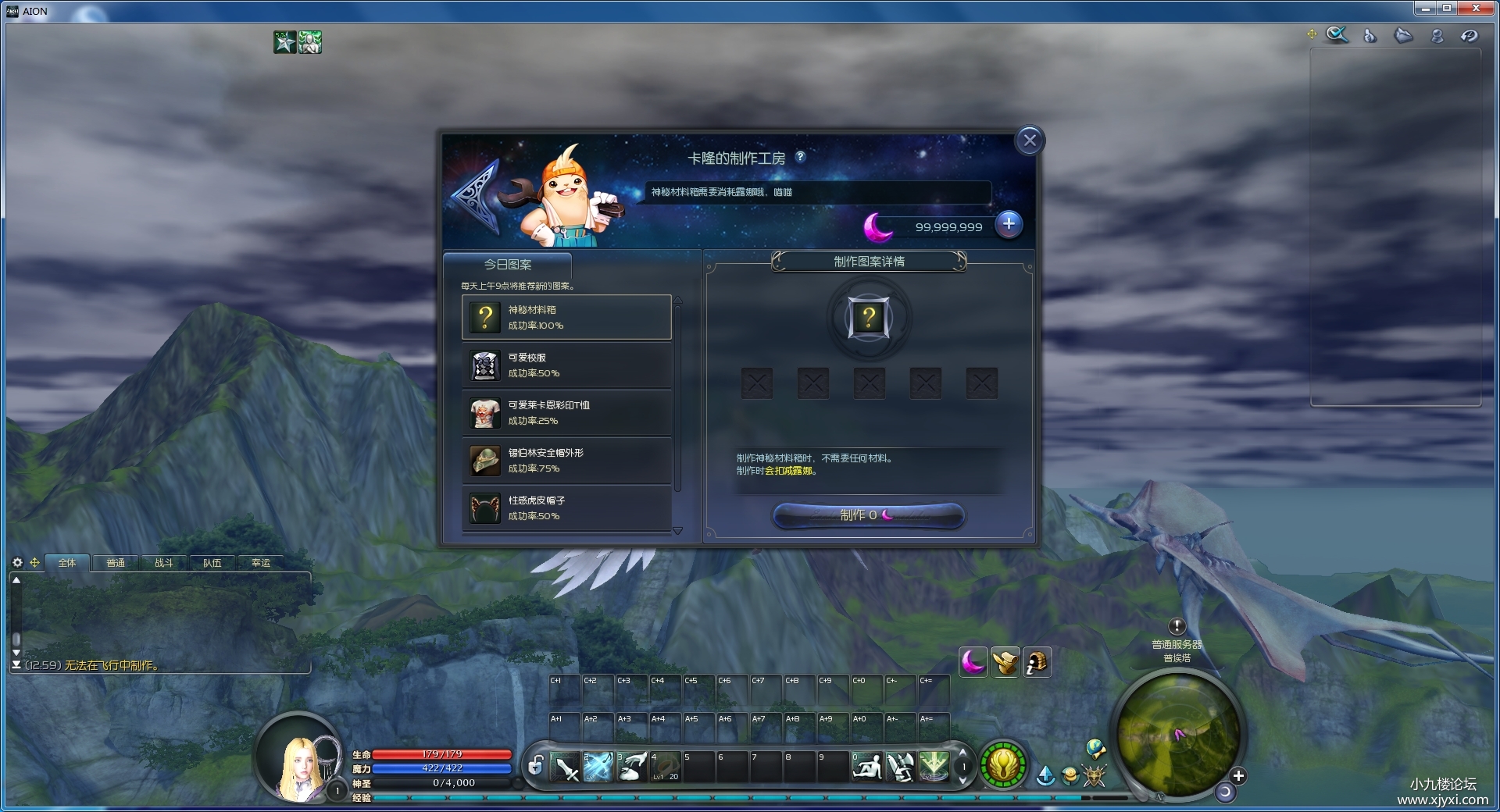Switch chat to the 战斗 tab
Viewport: 1500px width, 812px height.
[x=163, y=563]
